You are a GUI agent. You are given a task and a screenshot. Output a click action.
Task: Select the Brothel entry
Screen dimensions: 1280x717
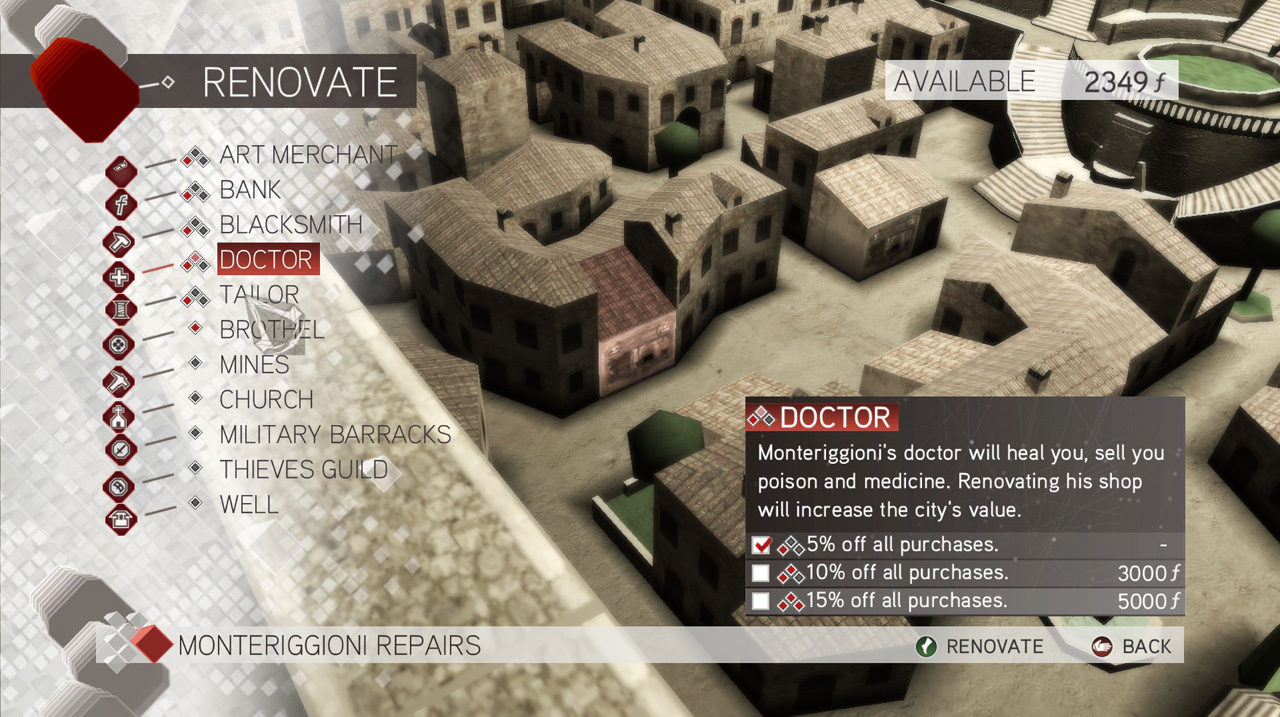coord(272,330)
